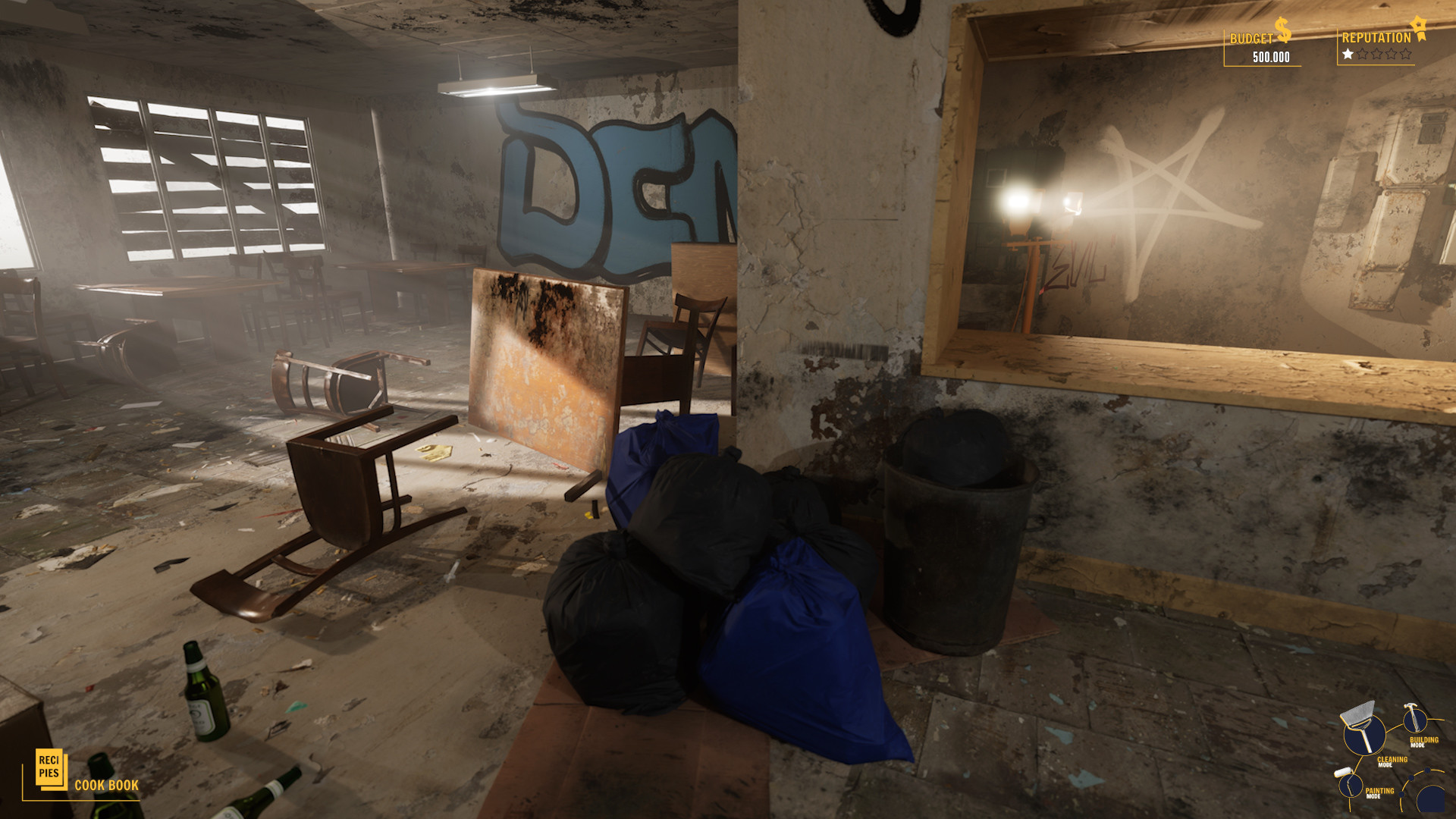Toggle the fifth empty reputation star
Viewport: 1456px width, 819px height.
point(1406,53)
